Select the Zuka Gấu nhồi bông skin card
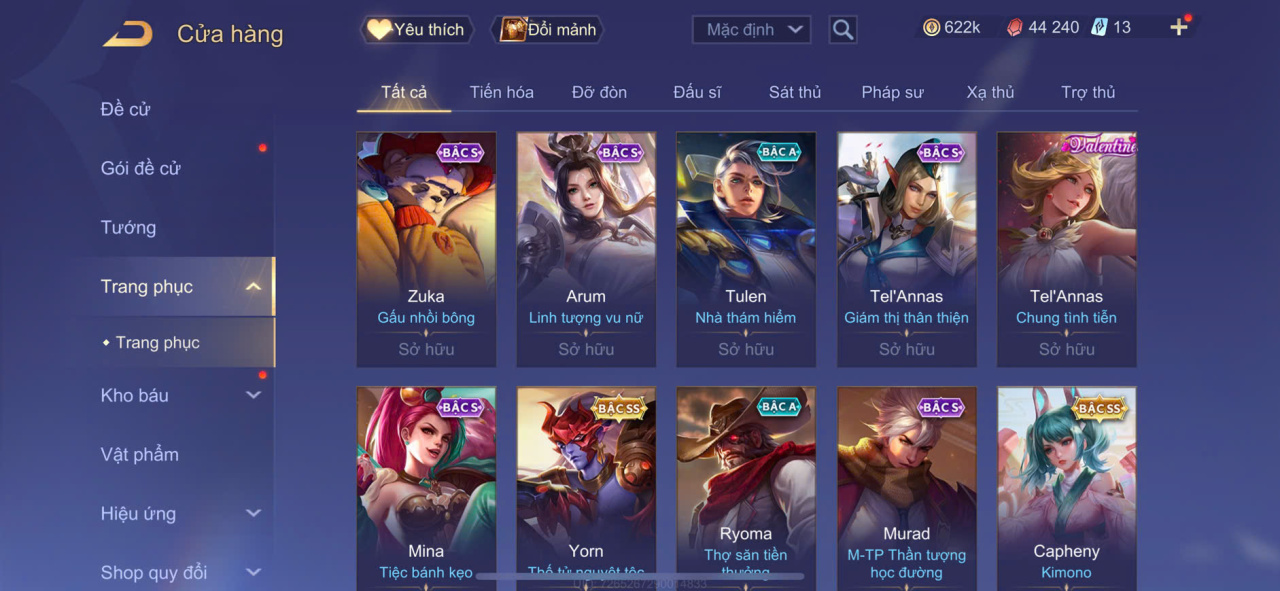Viewport: 1280px width, 591px height. (426, 248)
